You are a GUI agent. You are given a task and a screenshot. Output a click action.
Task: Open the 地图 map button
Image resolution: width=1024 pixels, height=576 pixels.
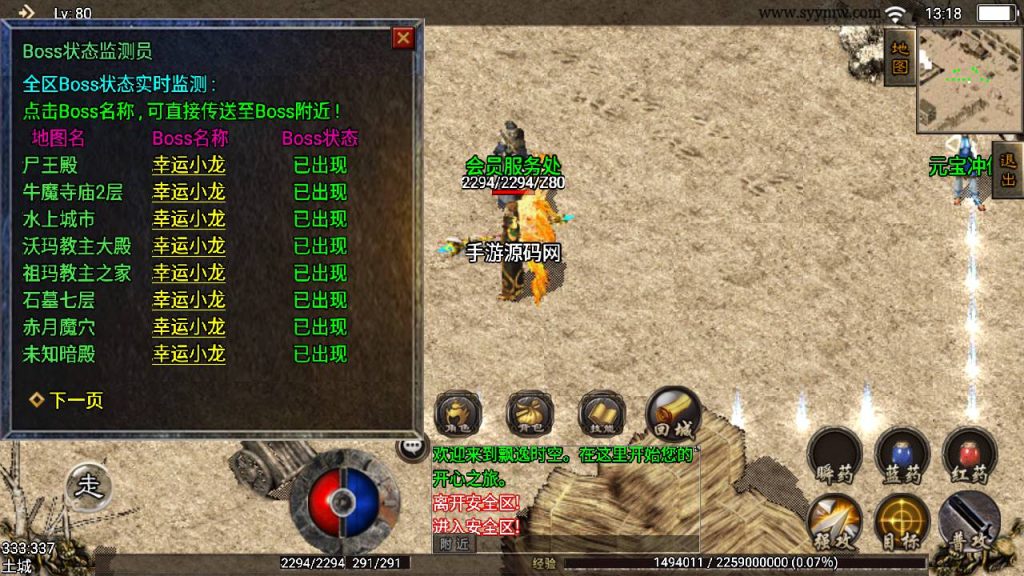(899, 58)
